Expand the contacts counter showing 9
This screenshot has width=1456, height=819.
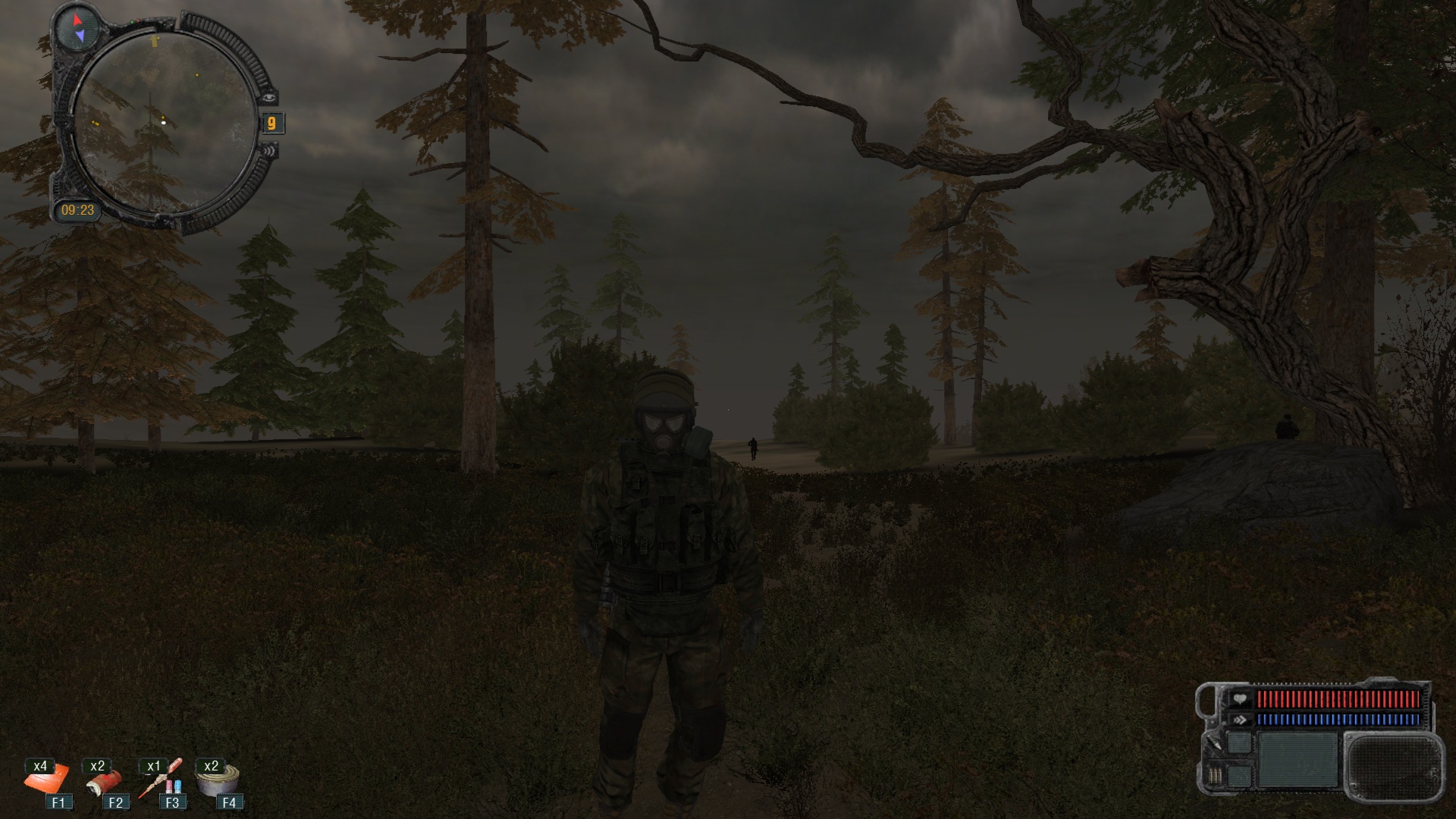tap(271, 123)
